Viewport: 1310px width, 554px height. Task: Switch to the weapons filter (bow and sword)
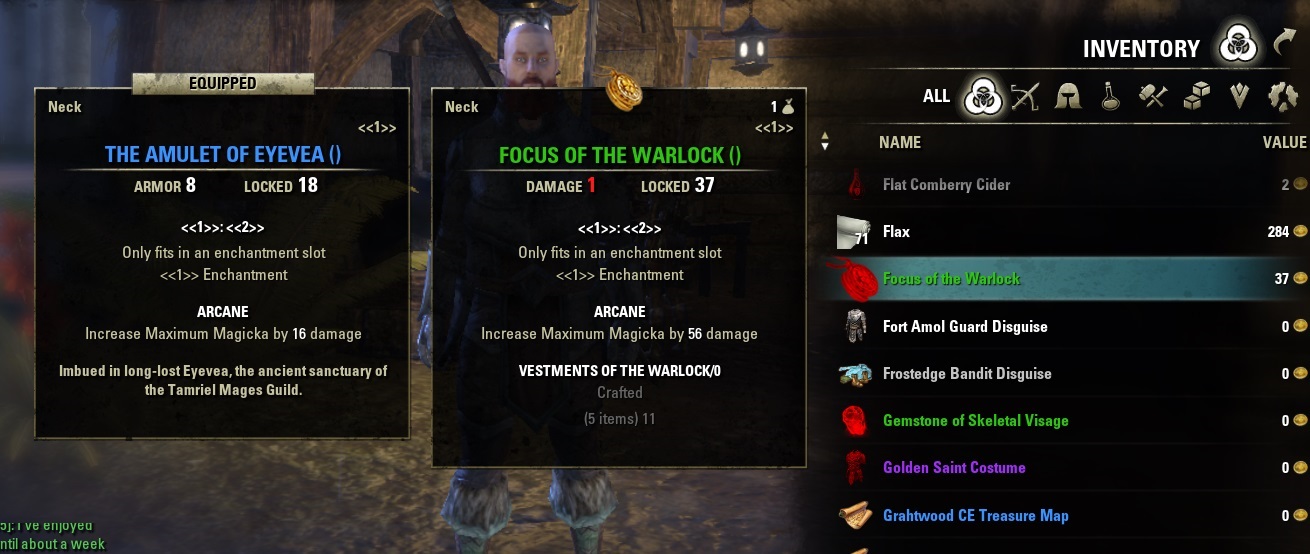1025,96
